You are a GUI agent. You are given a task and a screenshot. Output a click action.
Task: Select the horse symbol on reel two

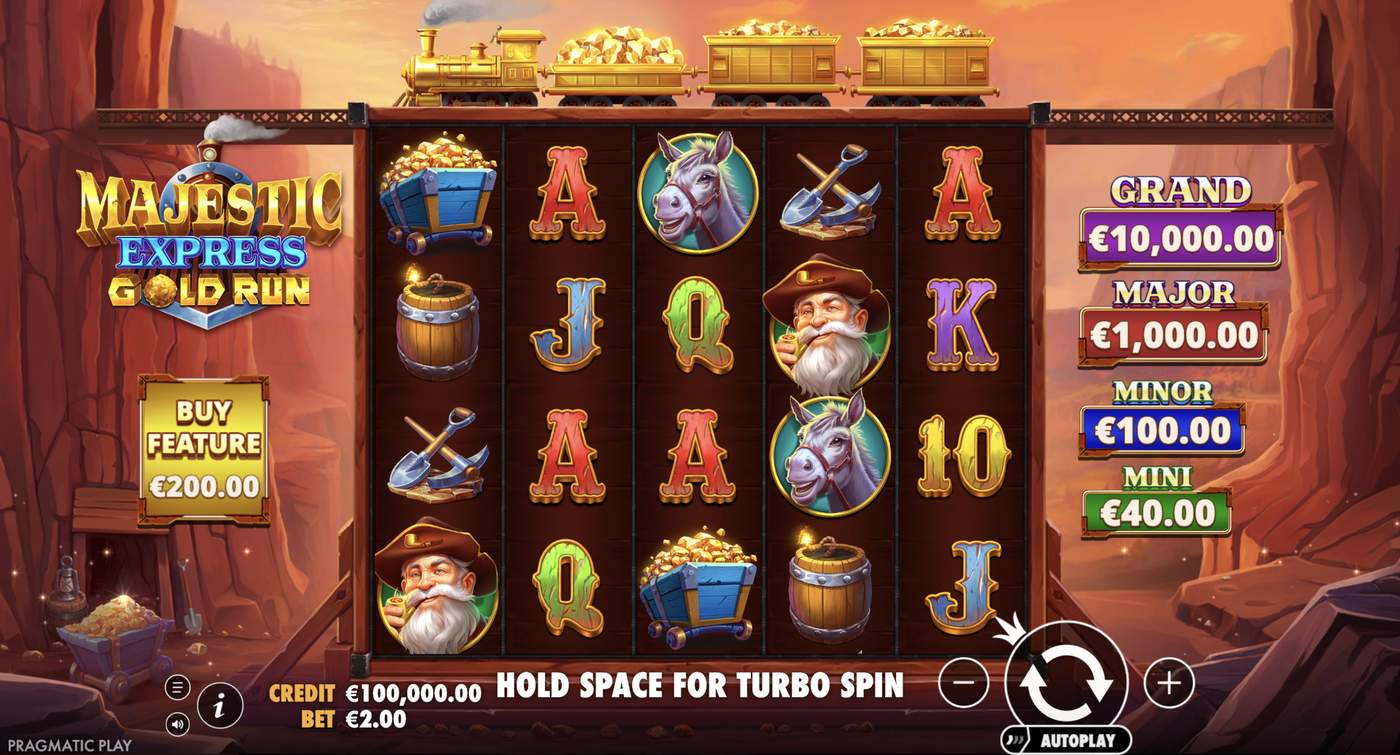tap(697, 197)
